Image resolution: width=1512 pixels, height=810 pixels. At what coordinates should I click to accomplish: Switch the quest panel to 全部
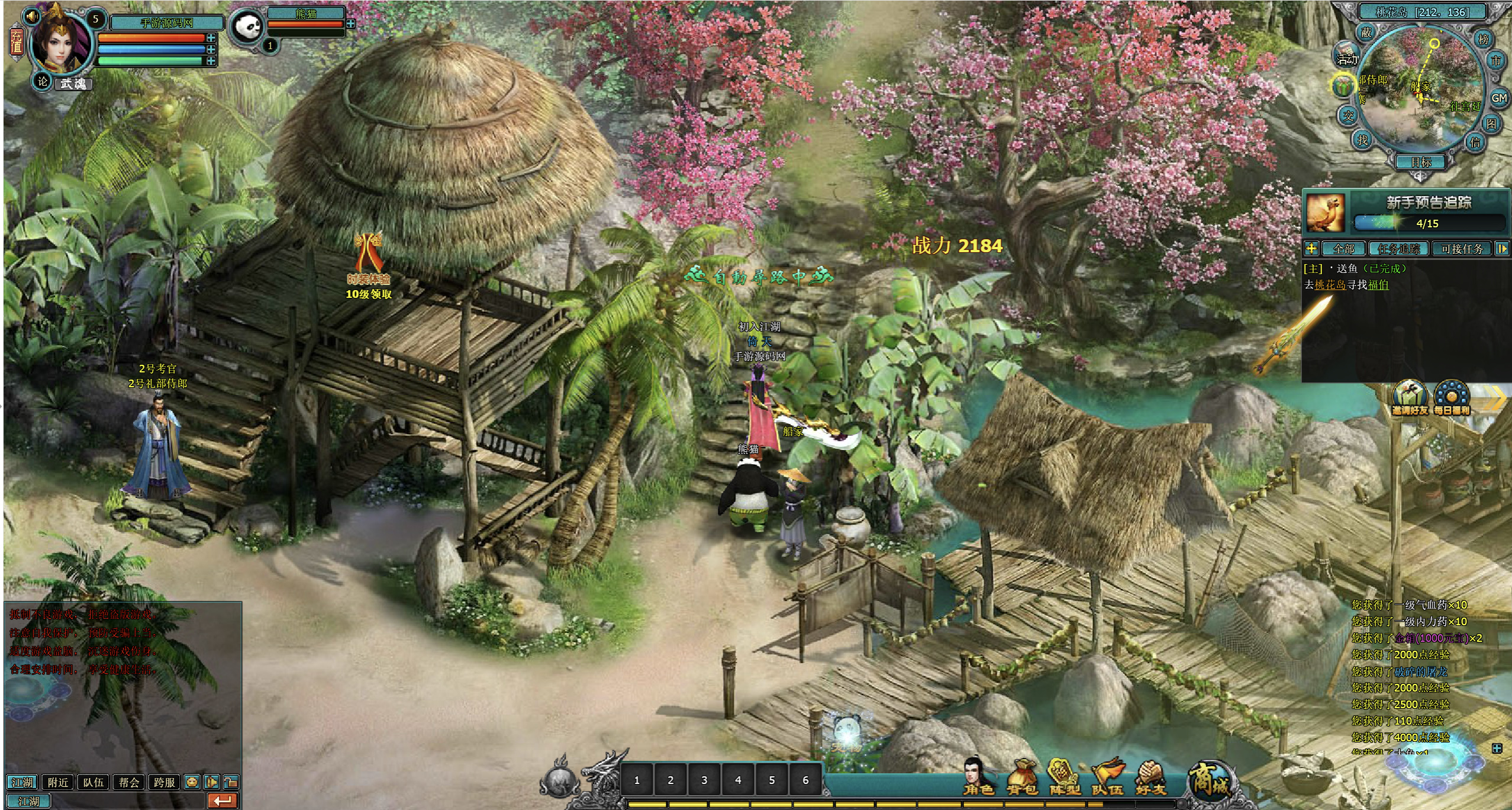pyautogui.click(x=1343, y=249)
